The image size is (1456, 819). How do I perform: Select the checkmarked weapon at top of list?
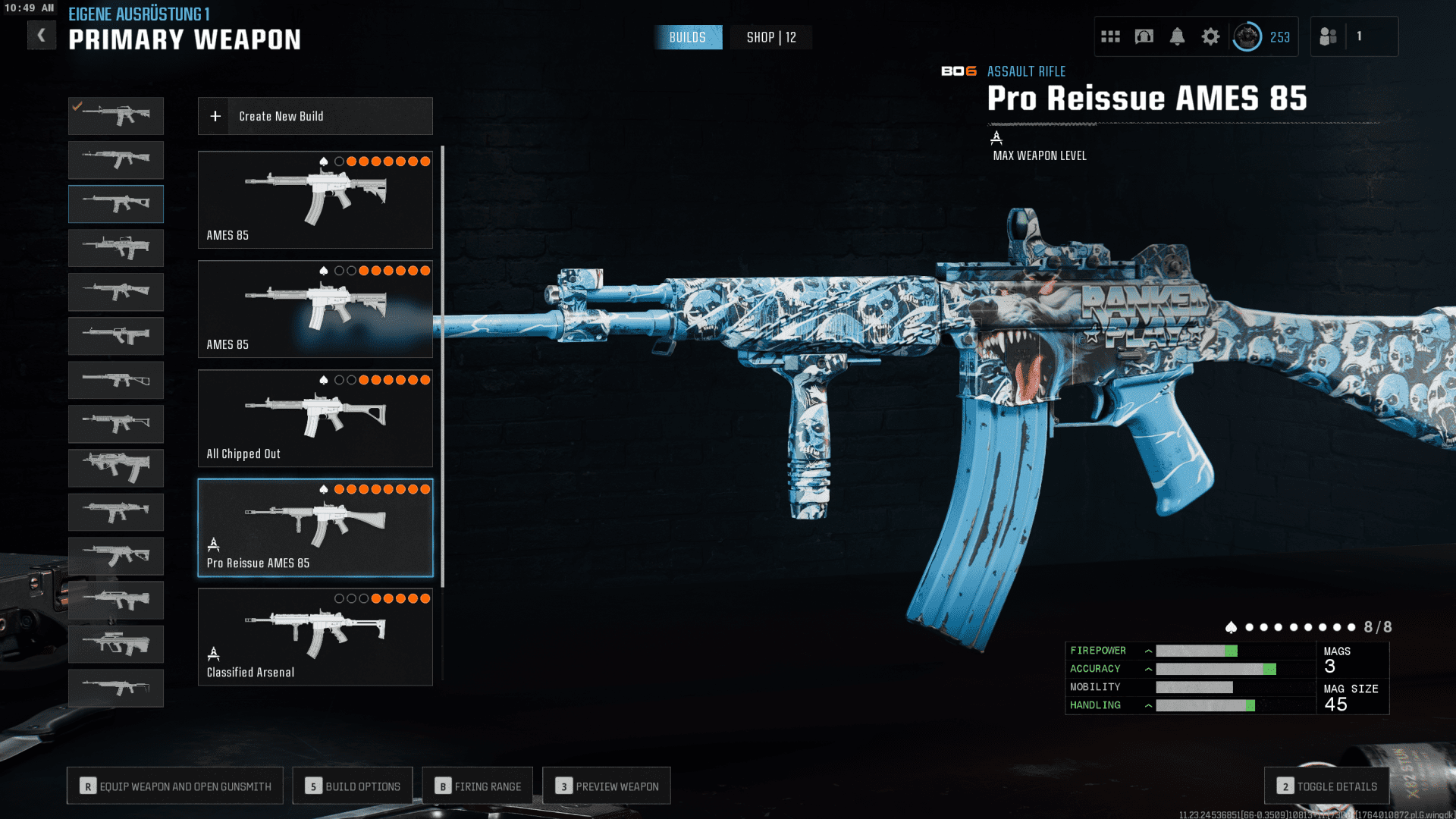click(116, 116)
